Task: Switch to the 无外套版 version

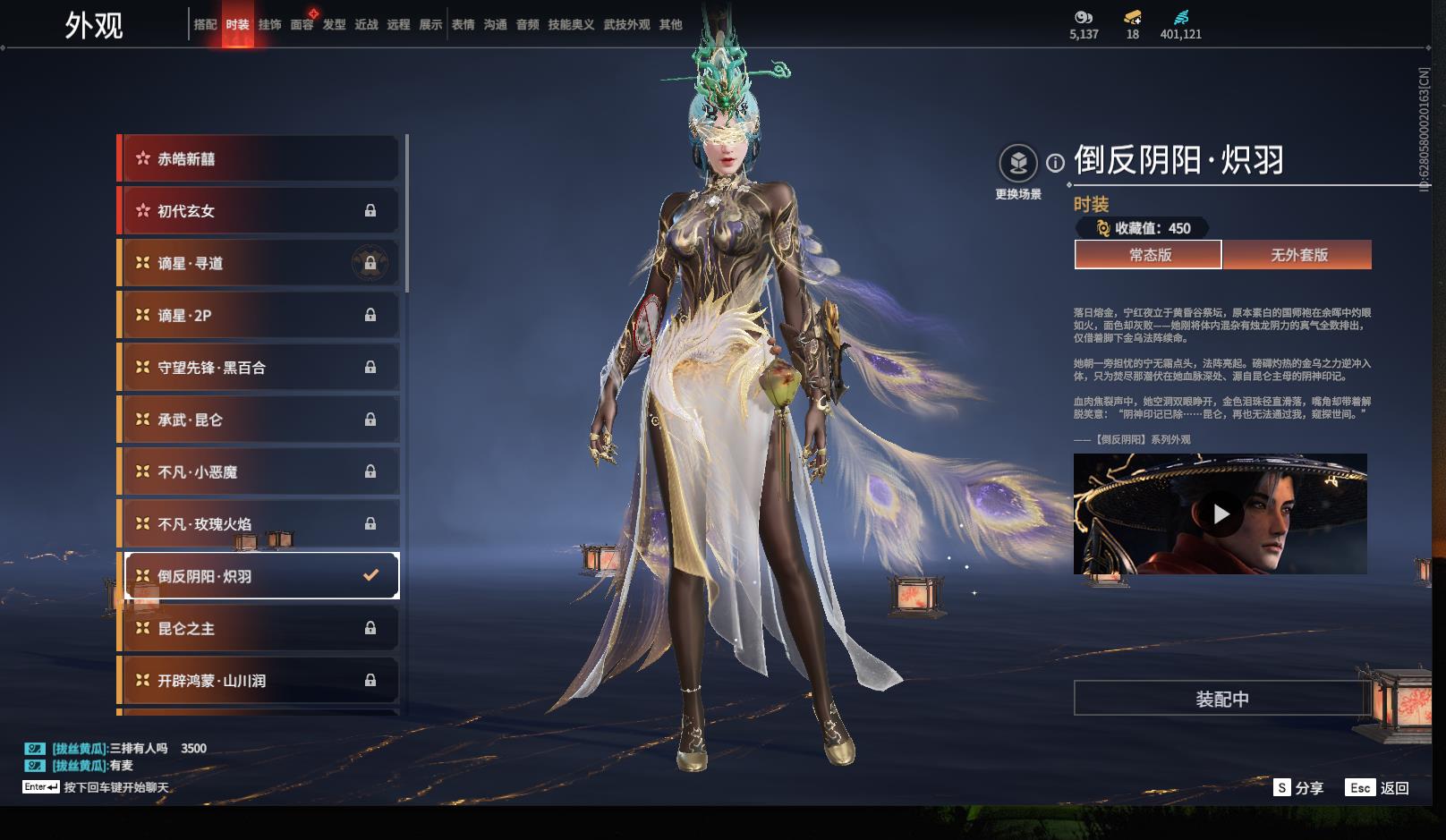Action: coord(1298,255)
